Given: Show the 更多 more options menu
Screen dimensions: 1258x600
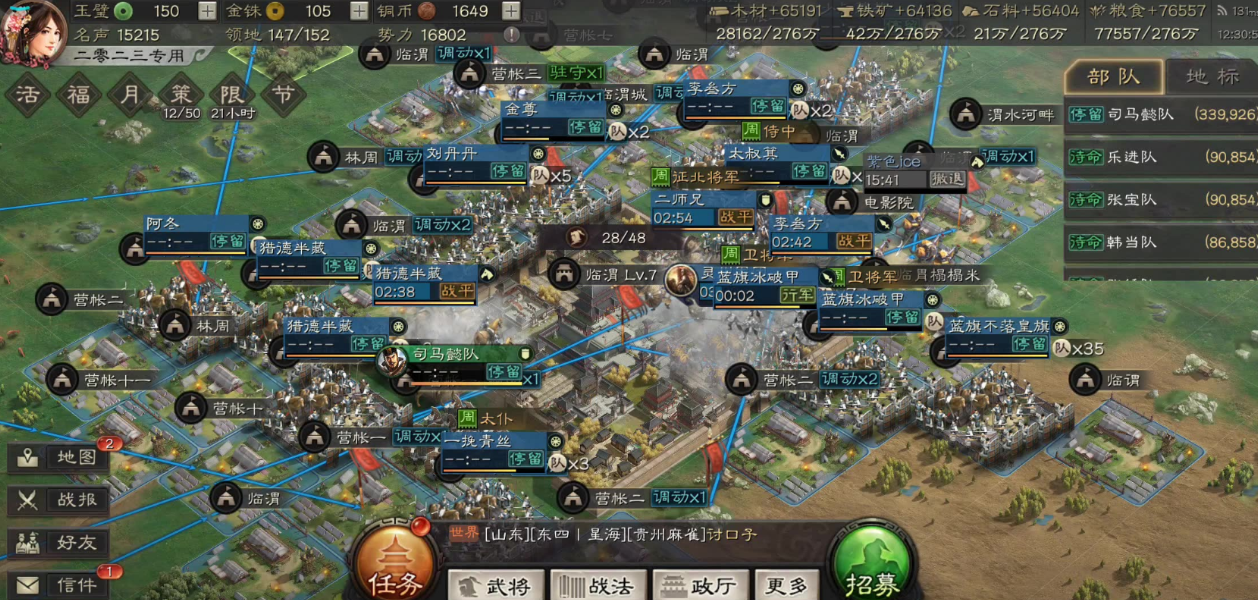Looking at the screenshot, I should [x=786, y=586].
